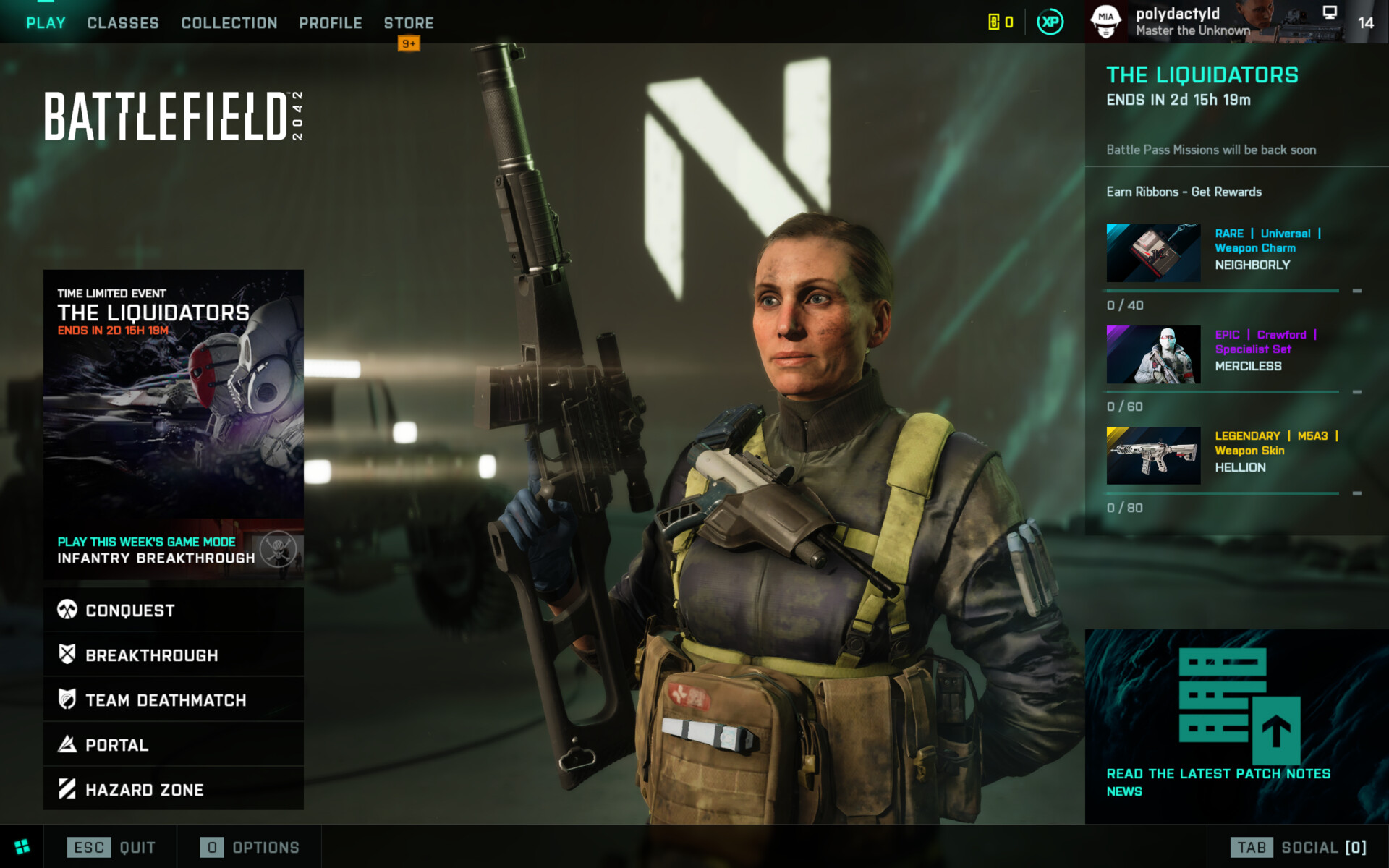Viewport: 1389px width, 868px height.
Task: Choose the Conquest game mode
Action: coord(174,610)
